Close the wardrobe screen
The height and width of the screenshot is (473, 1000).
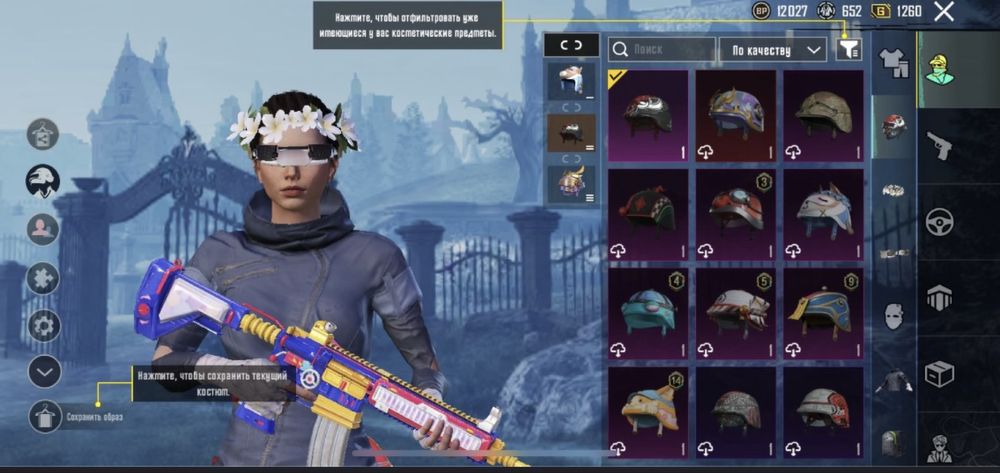coord(943,12)
